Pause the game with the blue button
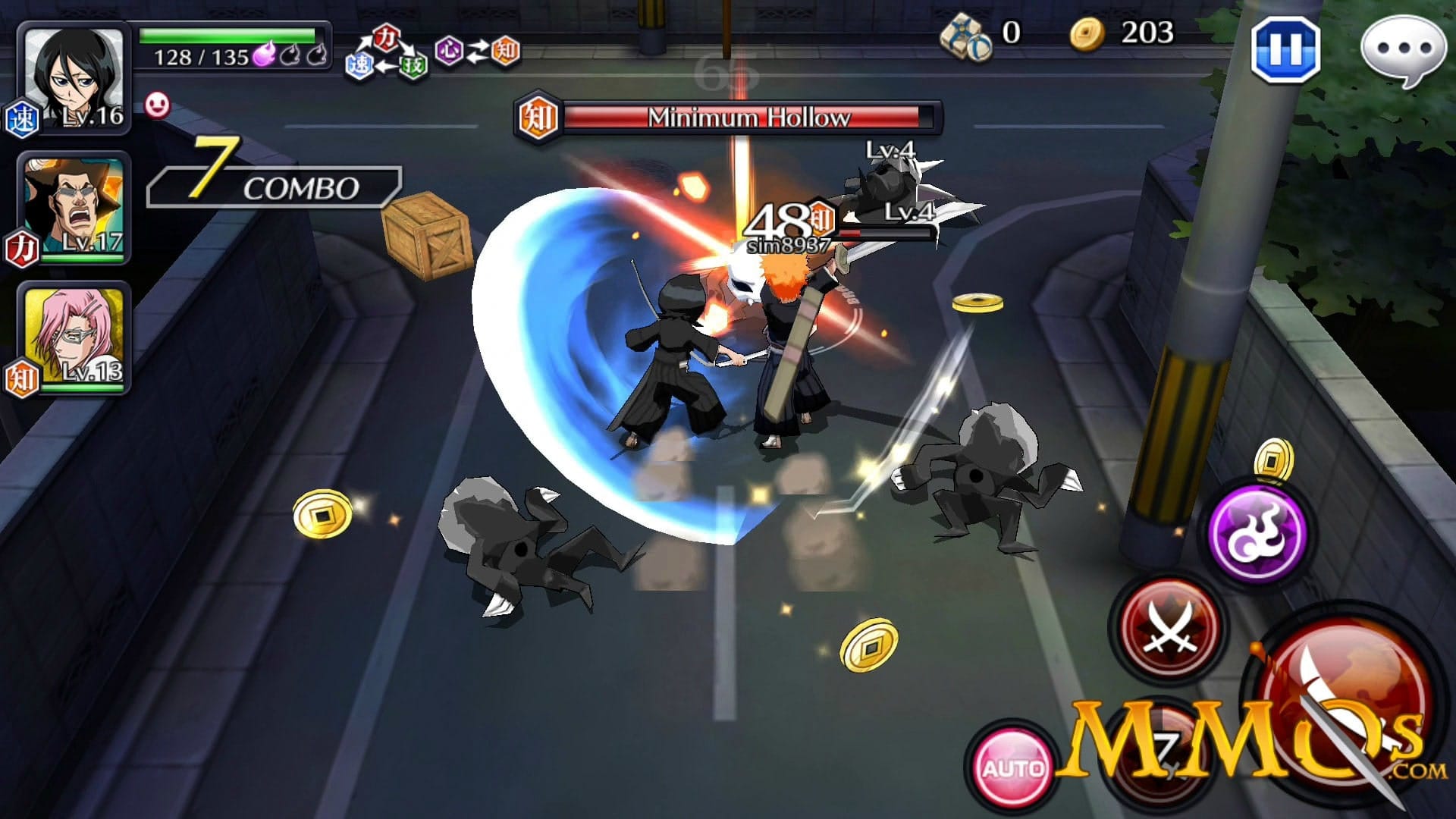Viewport: 1456px width, 819px height. [1285, 49]
